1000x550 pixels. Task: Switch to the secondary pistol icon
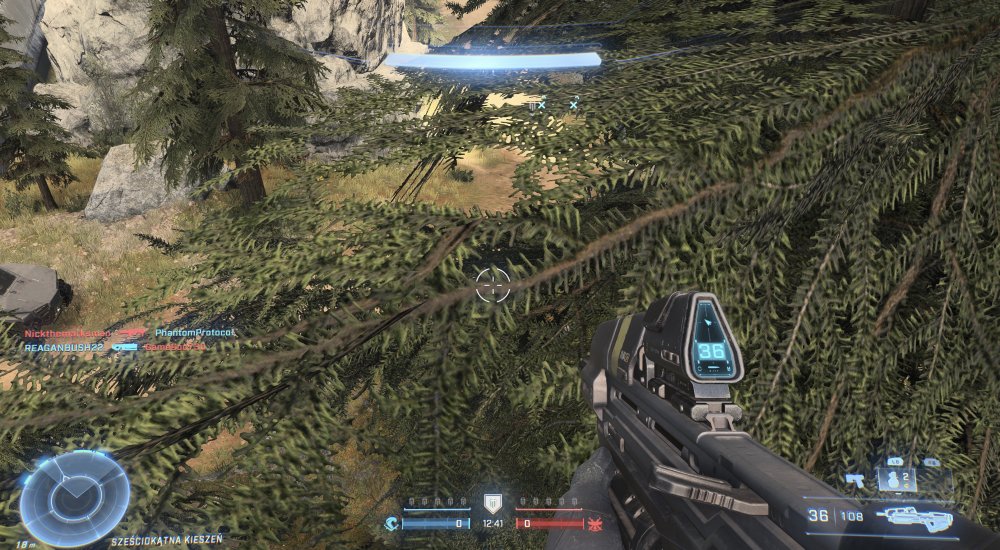pyautogui.click(x=855, y=479)
